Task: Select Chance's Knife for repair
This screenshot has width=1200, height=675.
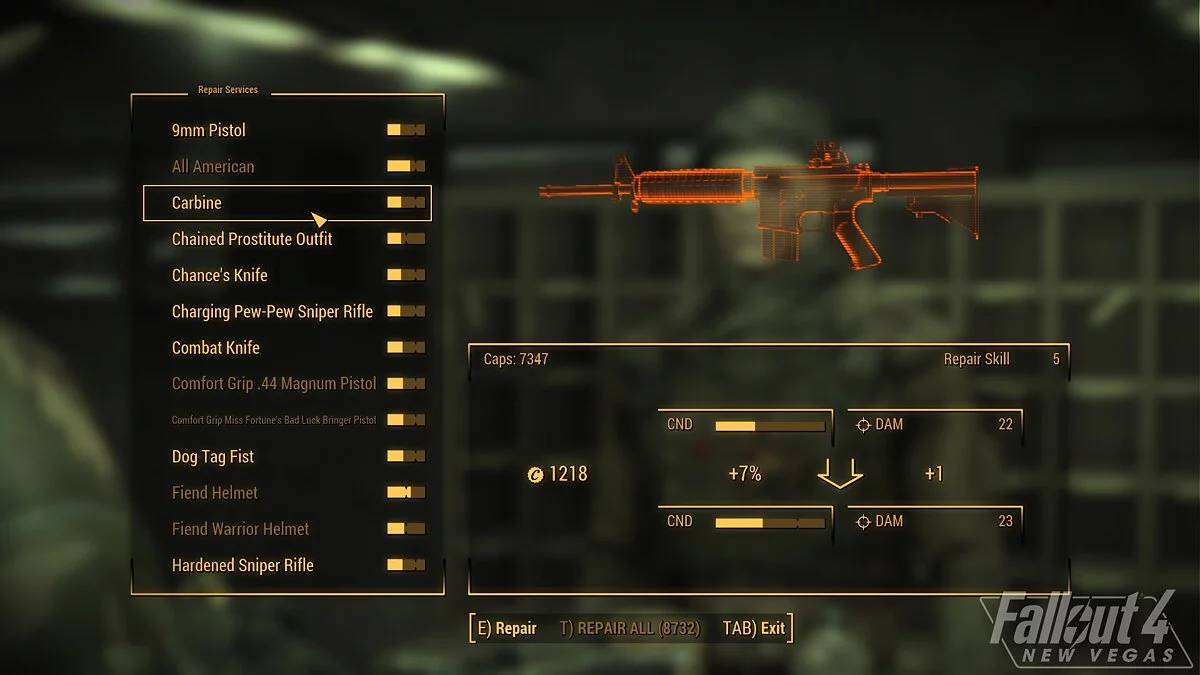Action: [220, 275]
